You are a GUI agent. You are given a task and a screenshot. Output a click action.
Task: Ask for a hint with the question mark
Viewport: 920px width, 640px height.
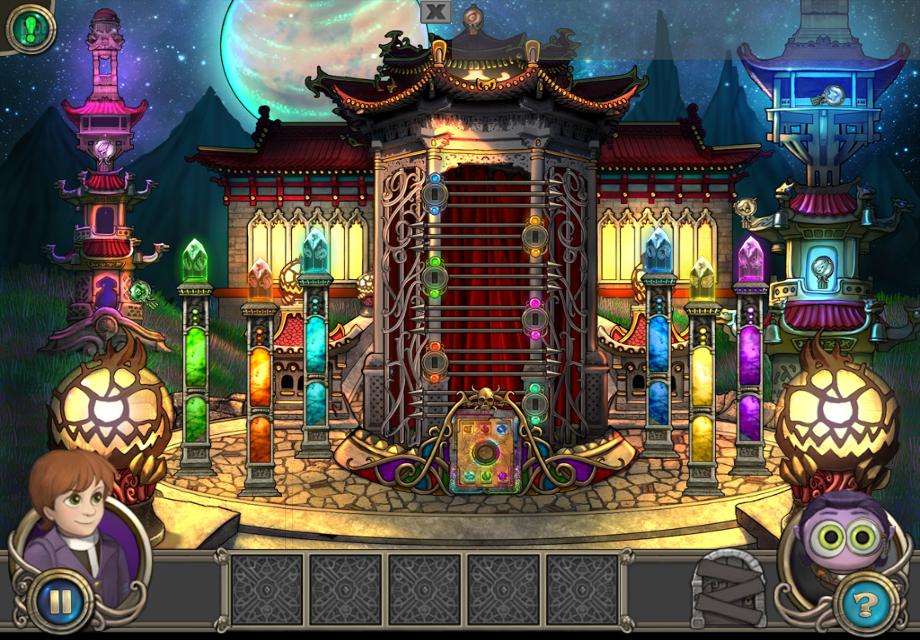860,602
